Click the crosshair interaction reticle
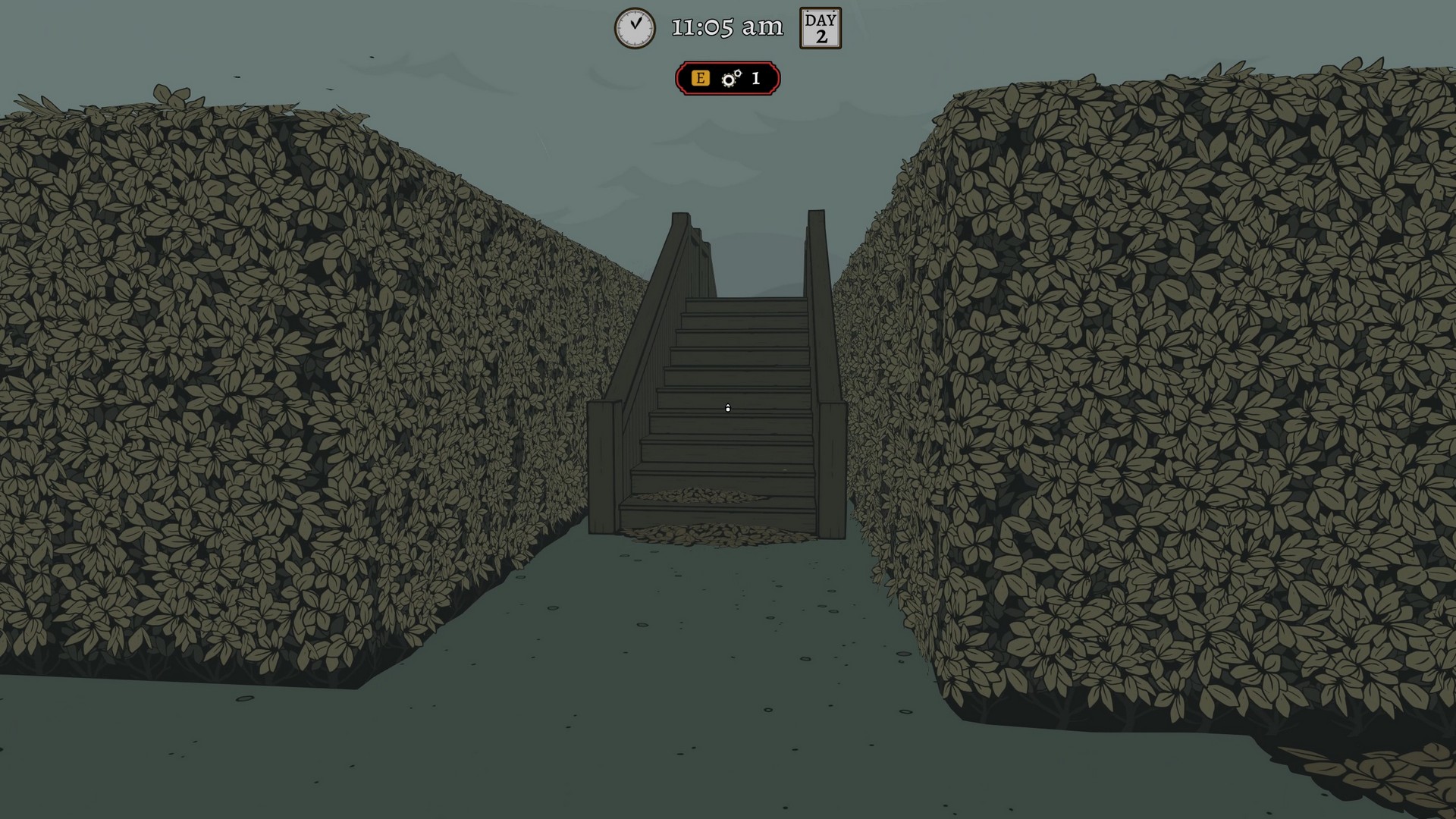1456x819 pixels. tap(728, 408)
